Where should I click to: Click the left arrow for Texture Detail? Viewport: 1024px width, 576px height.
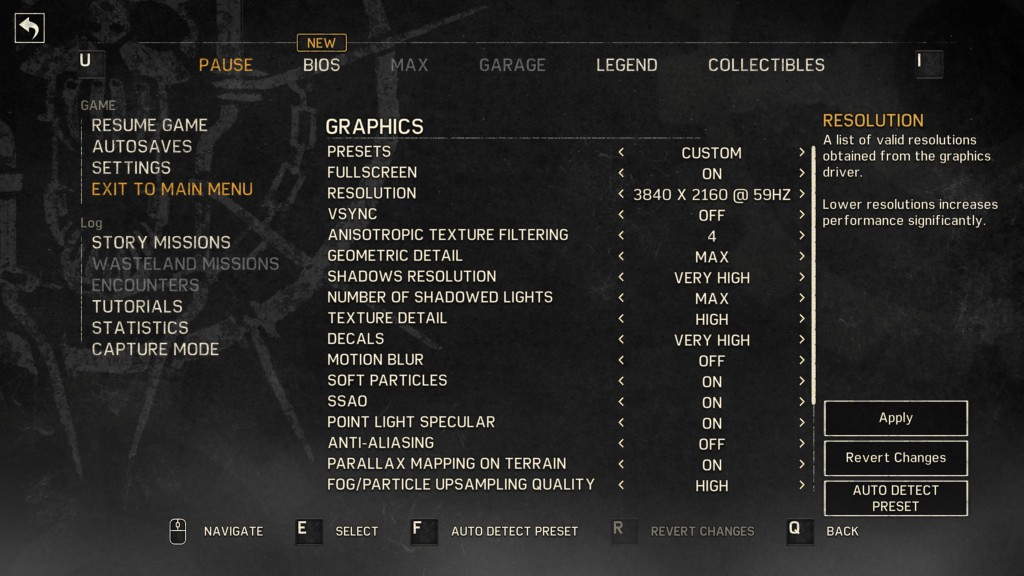click(x=621, y=319)
